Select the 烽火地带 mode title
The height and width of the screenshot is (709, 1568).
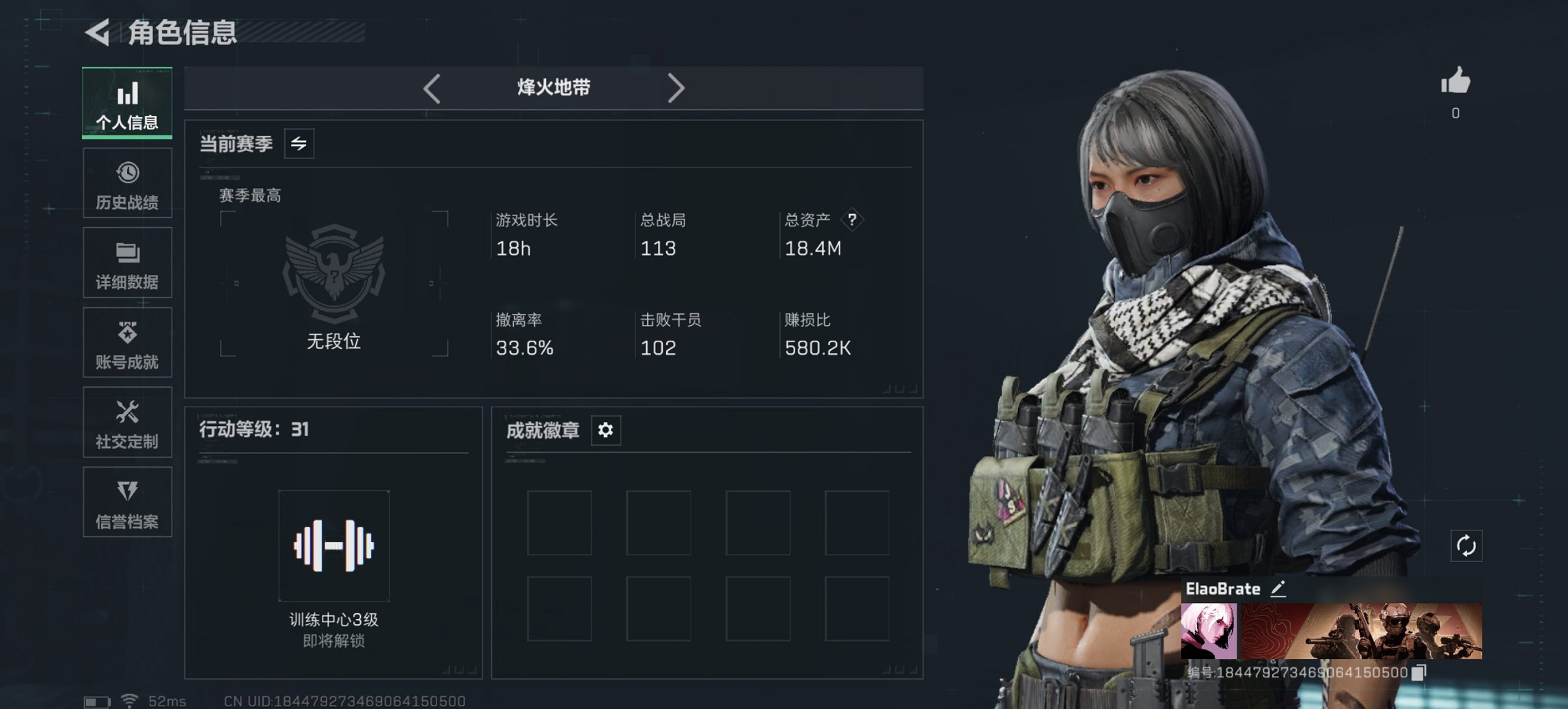(x=553, y=88)
